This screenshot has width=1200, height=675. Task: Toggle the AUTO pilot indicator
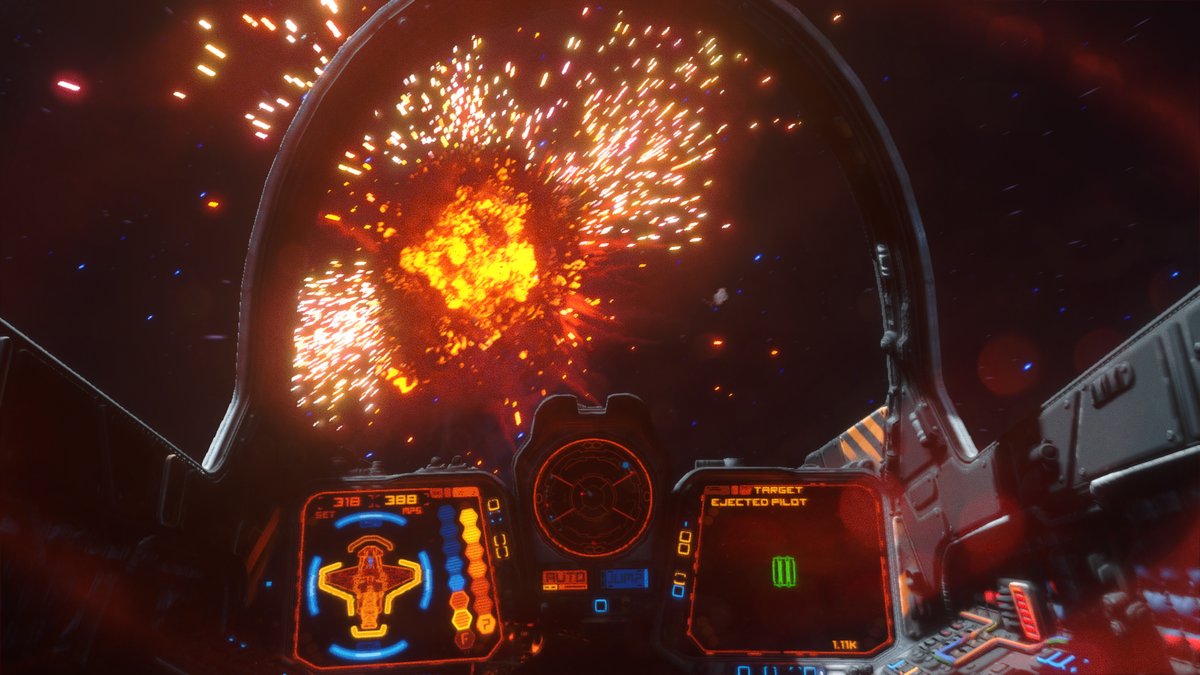[564, 579]
